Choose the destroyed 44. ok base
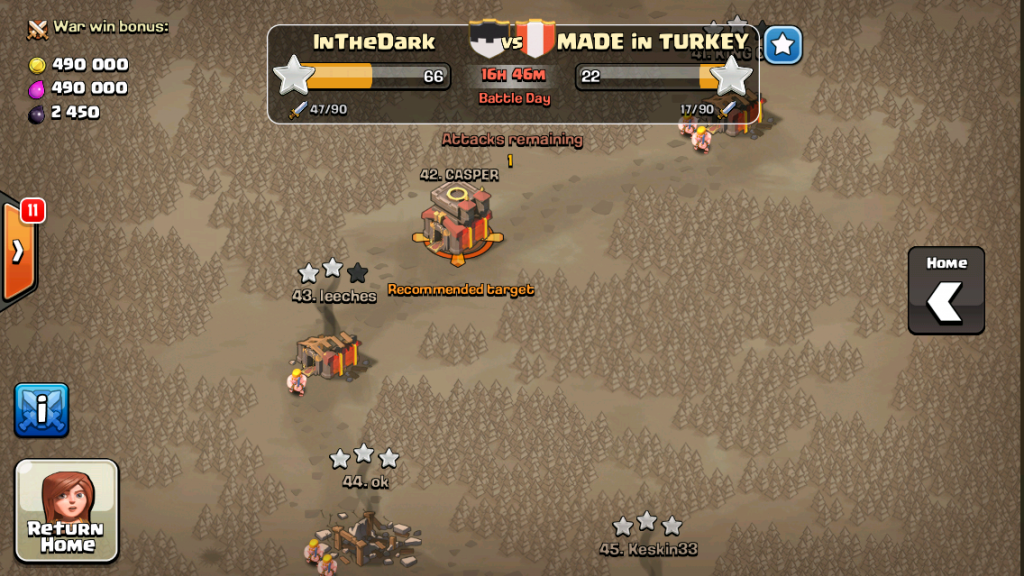This screenshot has height=576, width=1024. [x=363, y=535]
